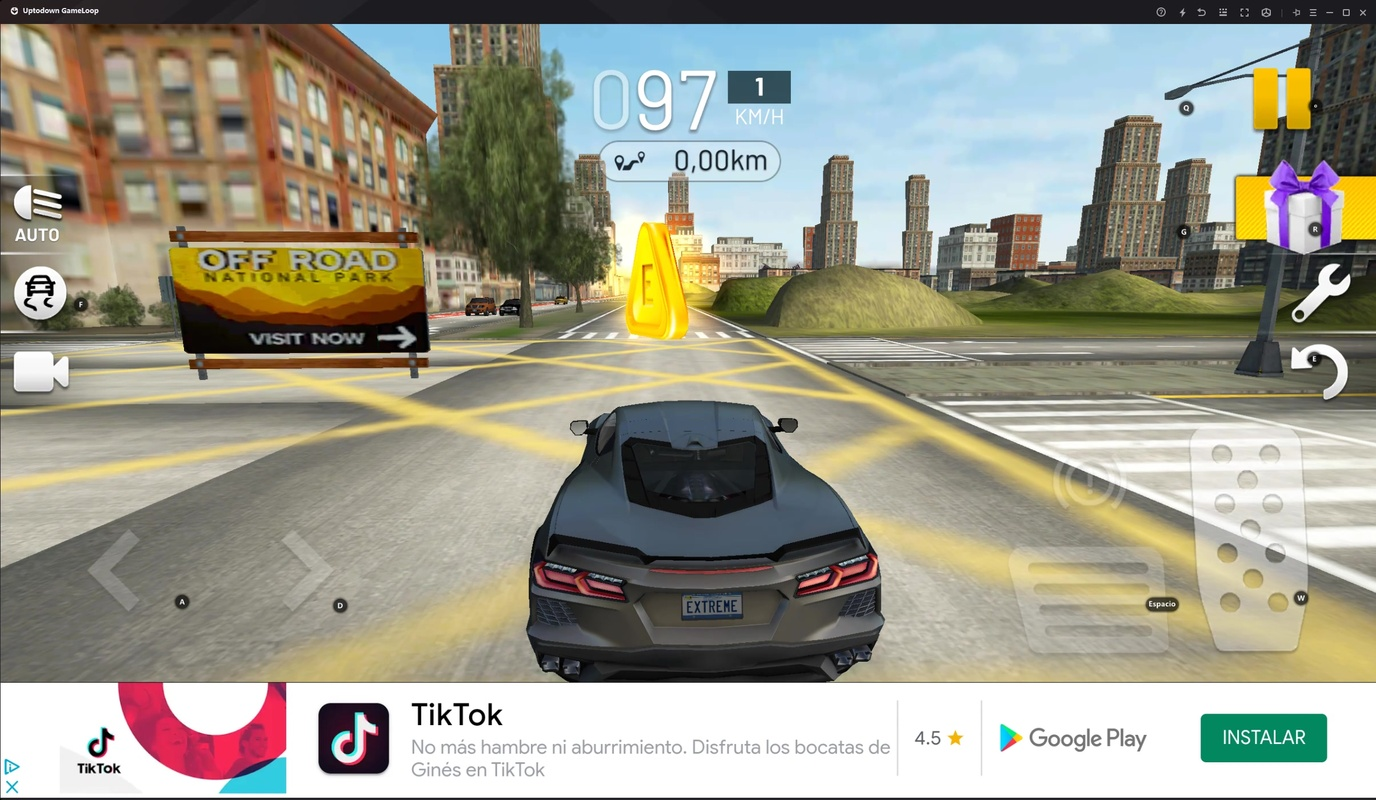Open the GameLoop hamburger menu
This screenshot has height=800, width=1376.
click(x=1312, y=12)
